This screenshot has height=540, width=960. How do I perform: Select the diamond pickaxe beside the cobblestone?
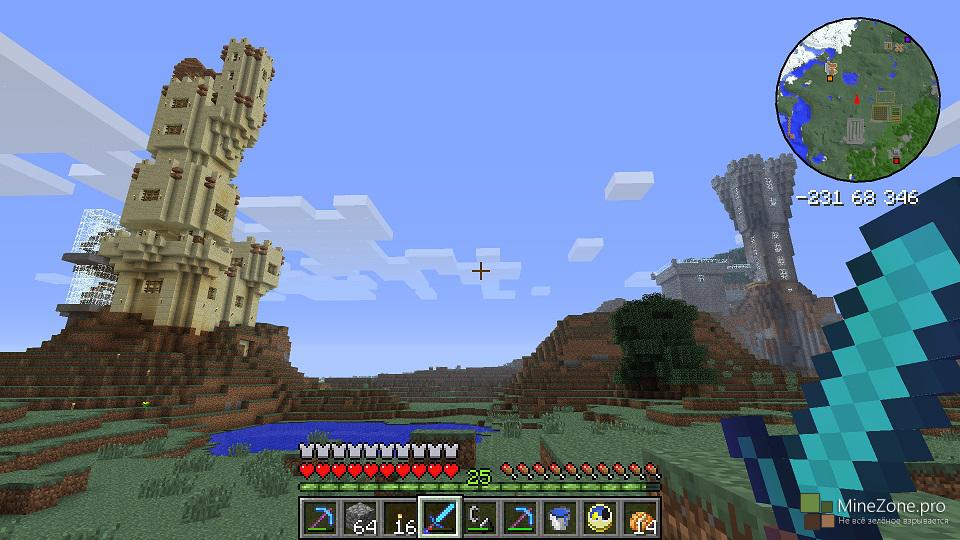coord(320,517)
